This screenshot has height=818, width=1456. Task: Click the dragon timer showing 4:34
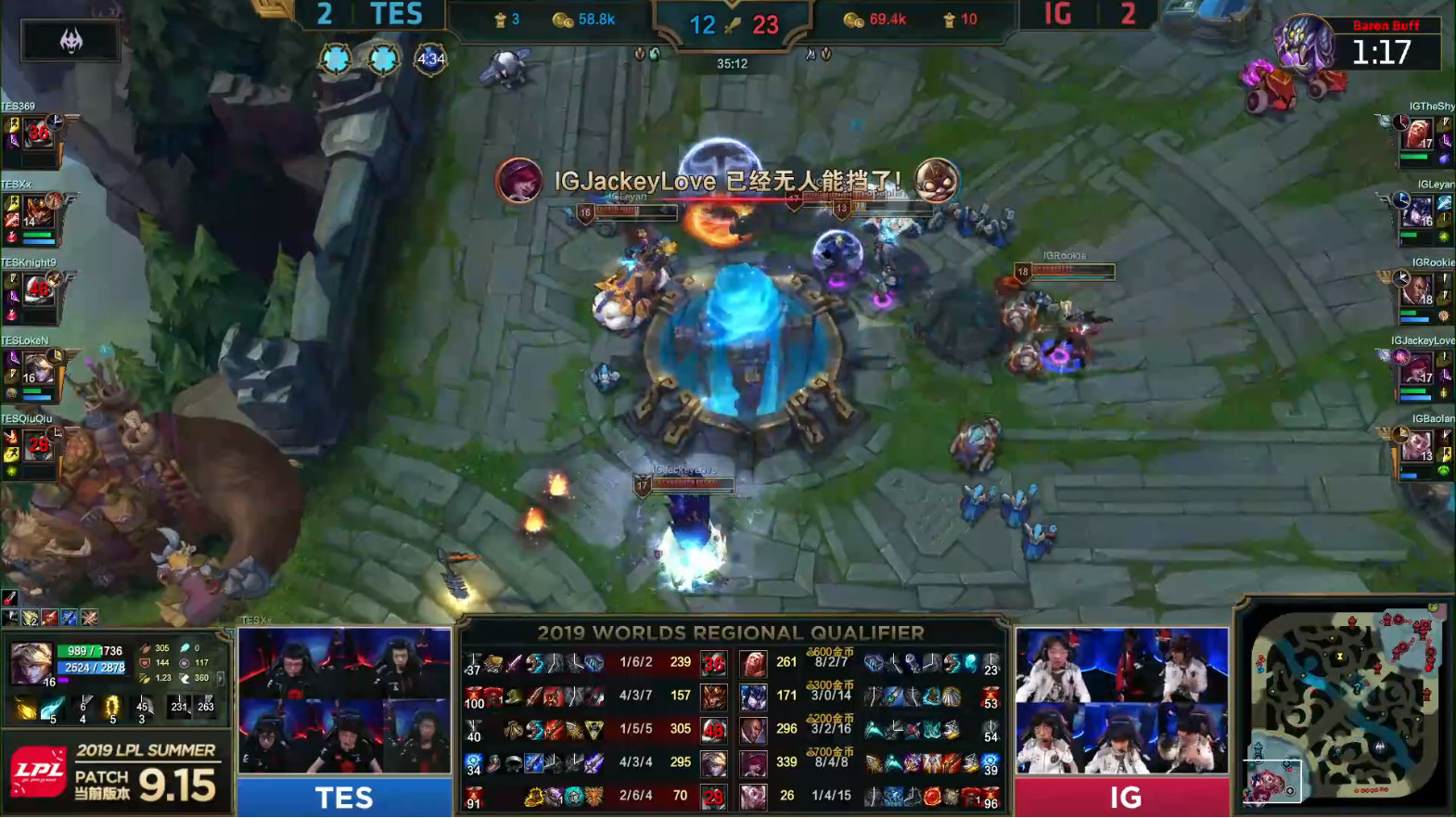(430, 59)
